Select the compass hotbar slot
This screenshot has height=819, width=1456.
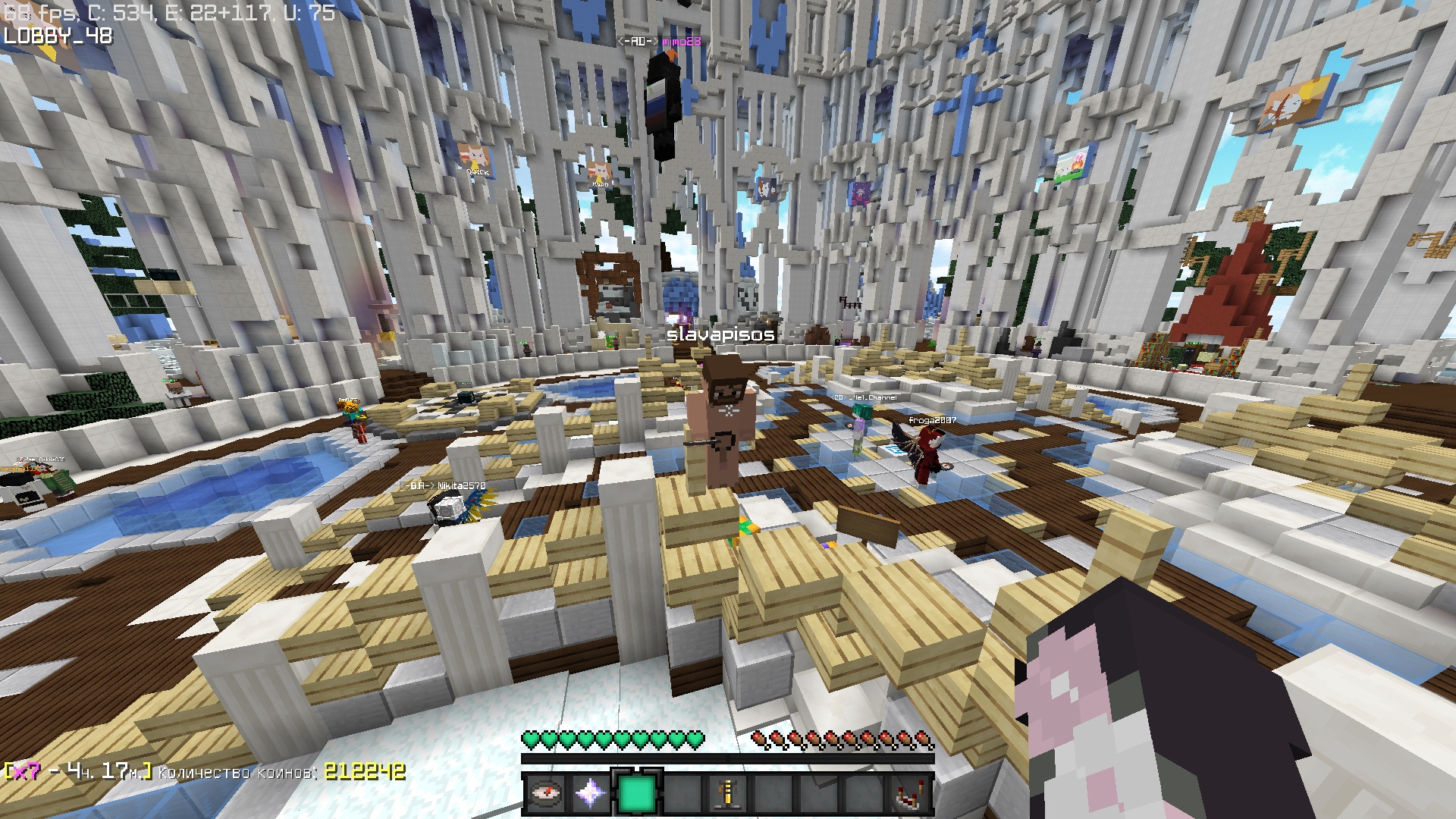point(545,794)
